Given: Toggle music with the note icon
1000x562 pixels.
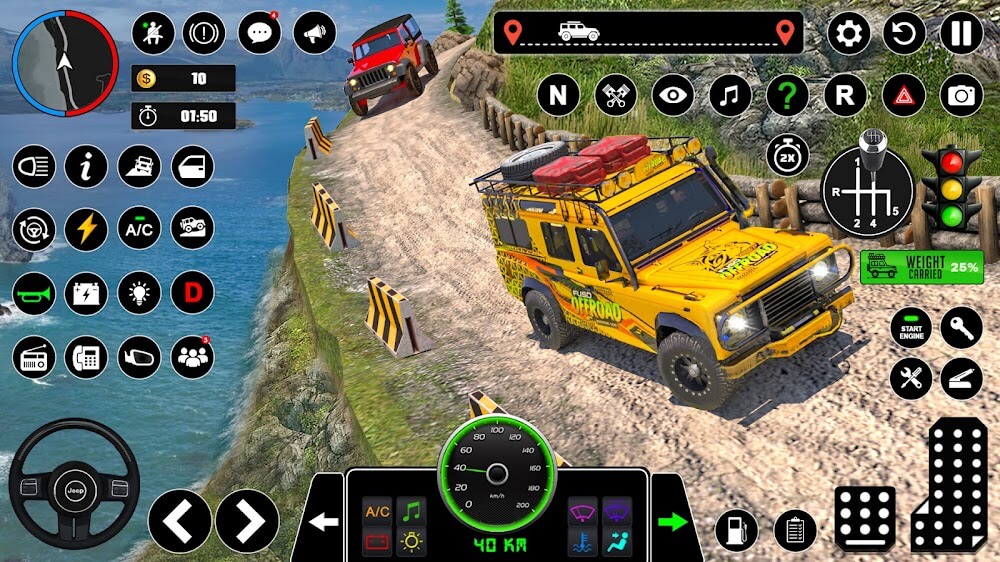Looking at the screenshot, I should (x=730, y=96).
